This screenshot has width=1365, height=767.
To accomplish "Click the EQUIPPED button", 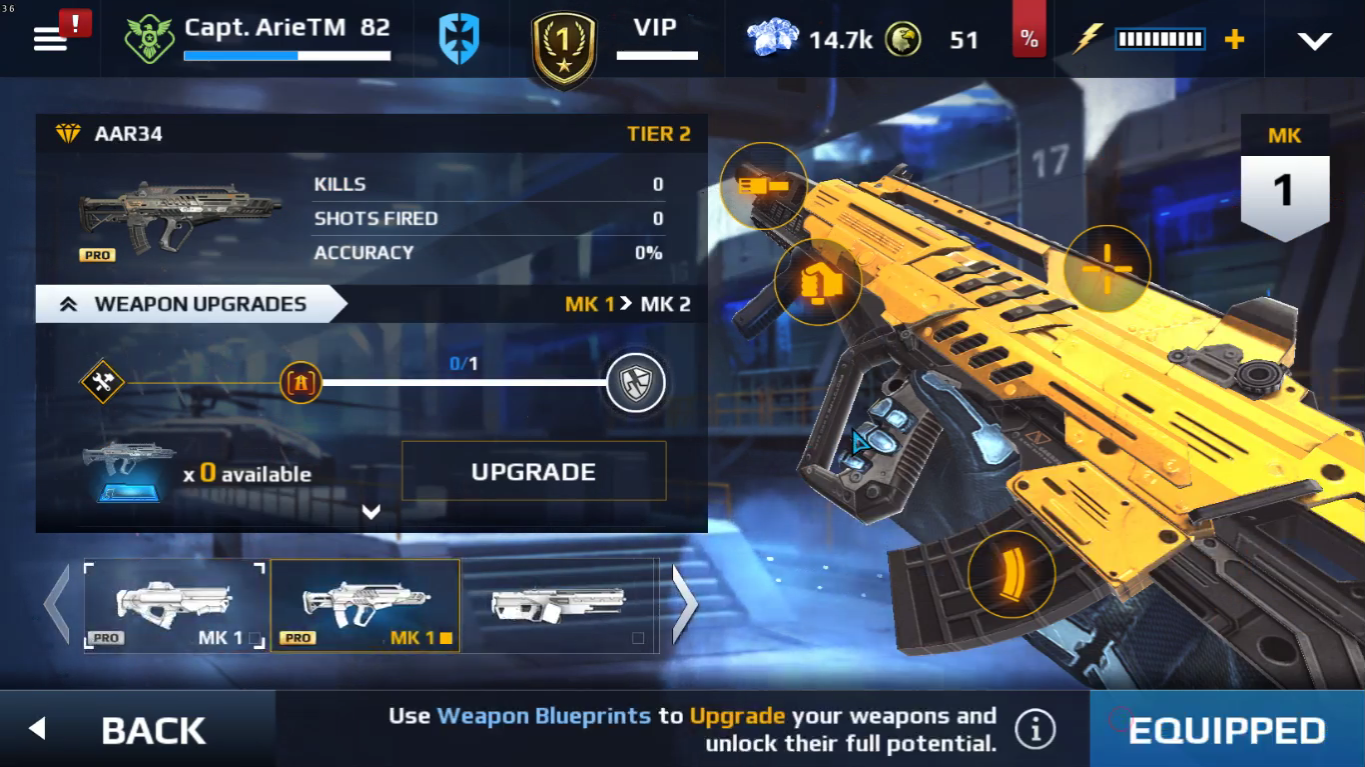I will click(x=1227, y=730).
